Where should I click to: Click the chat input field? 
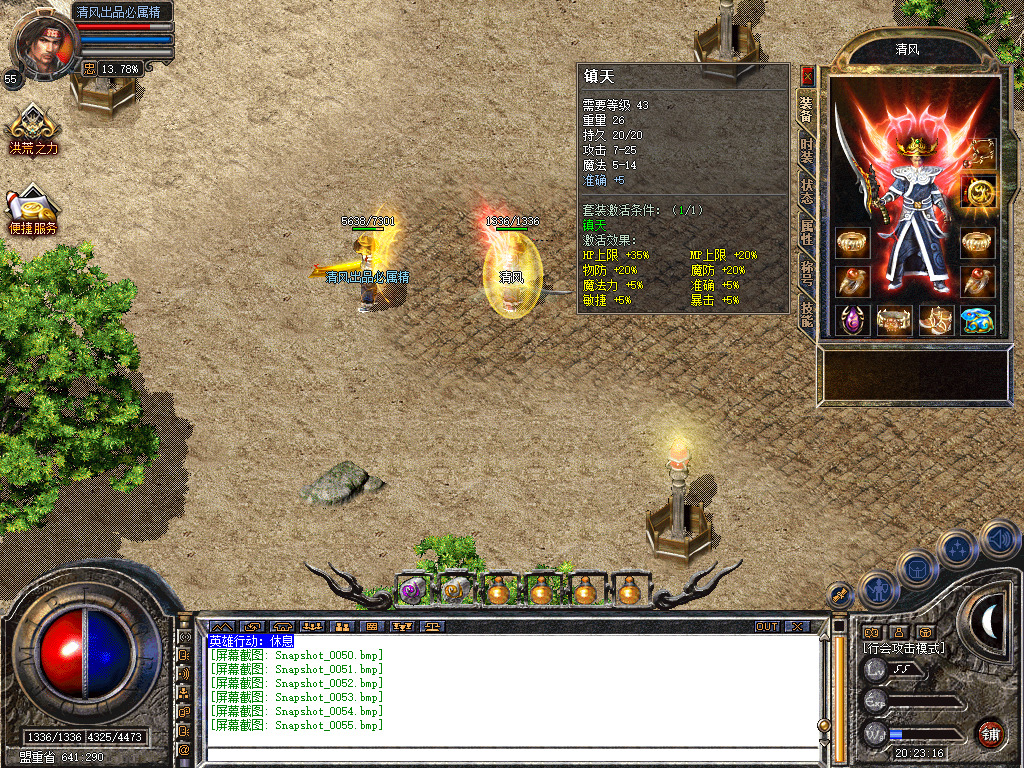coord(510,754)
